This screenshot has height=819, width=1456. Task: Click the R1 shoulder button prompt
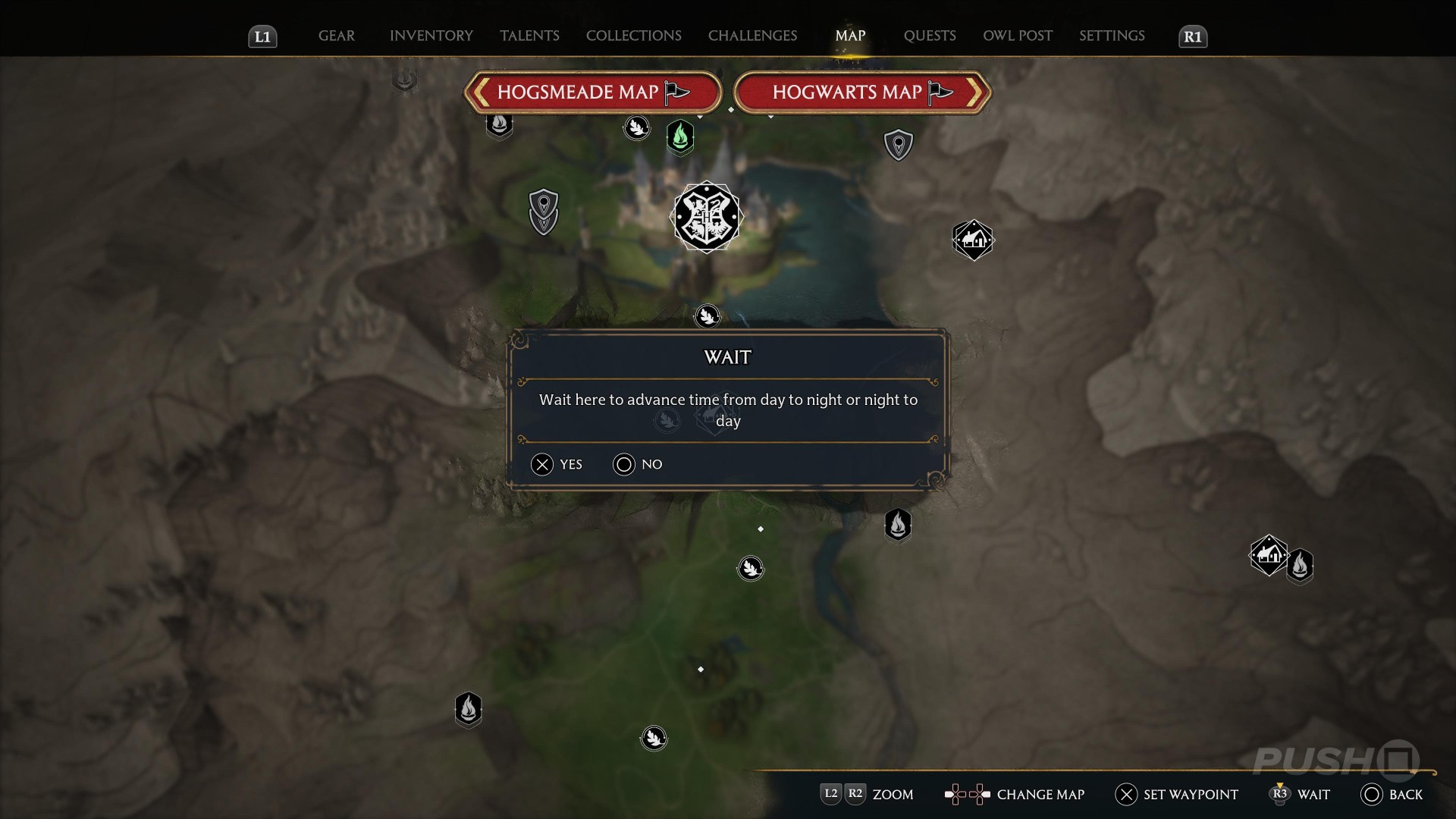[1193, 36]
